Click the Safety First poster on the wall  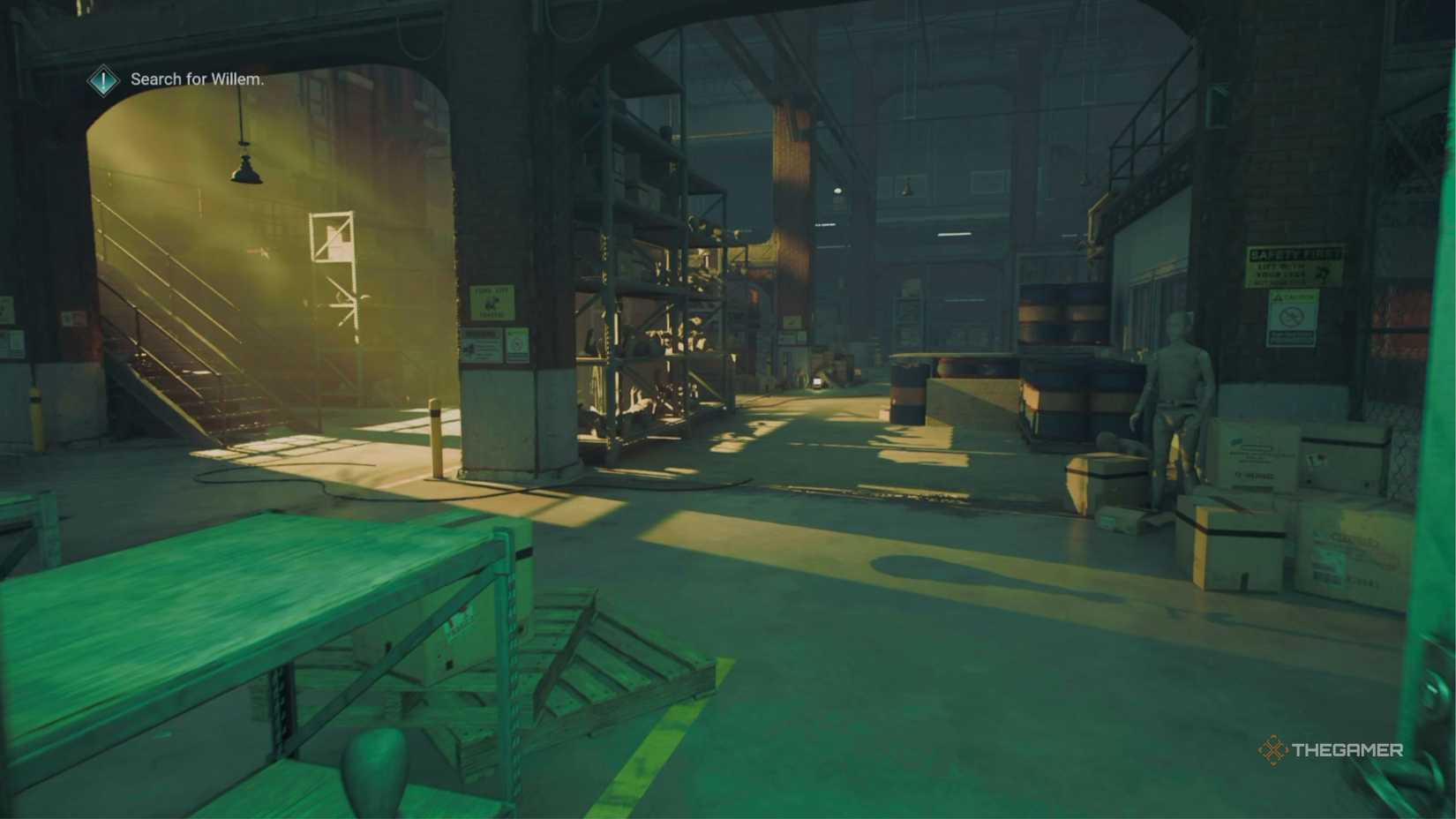1292,265
